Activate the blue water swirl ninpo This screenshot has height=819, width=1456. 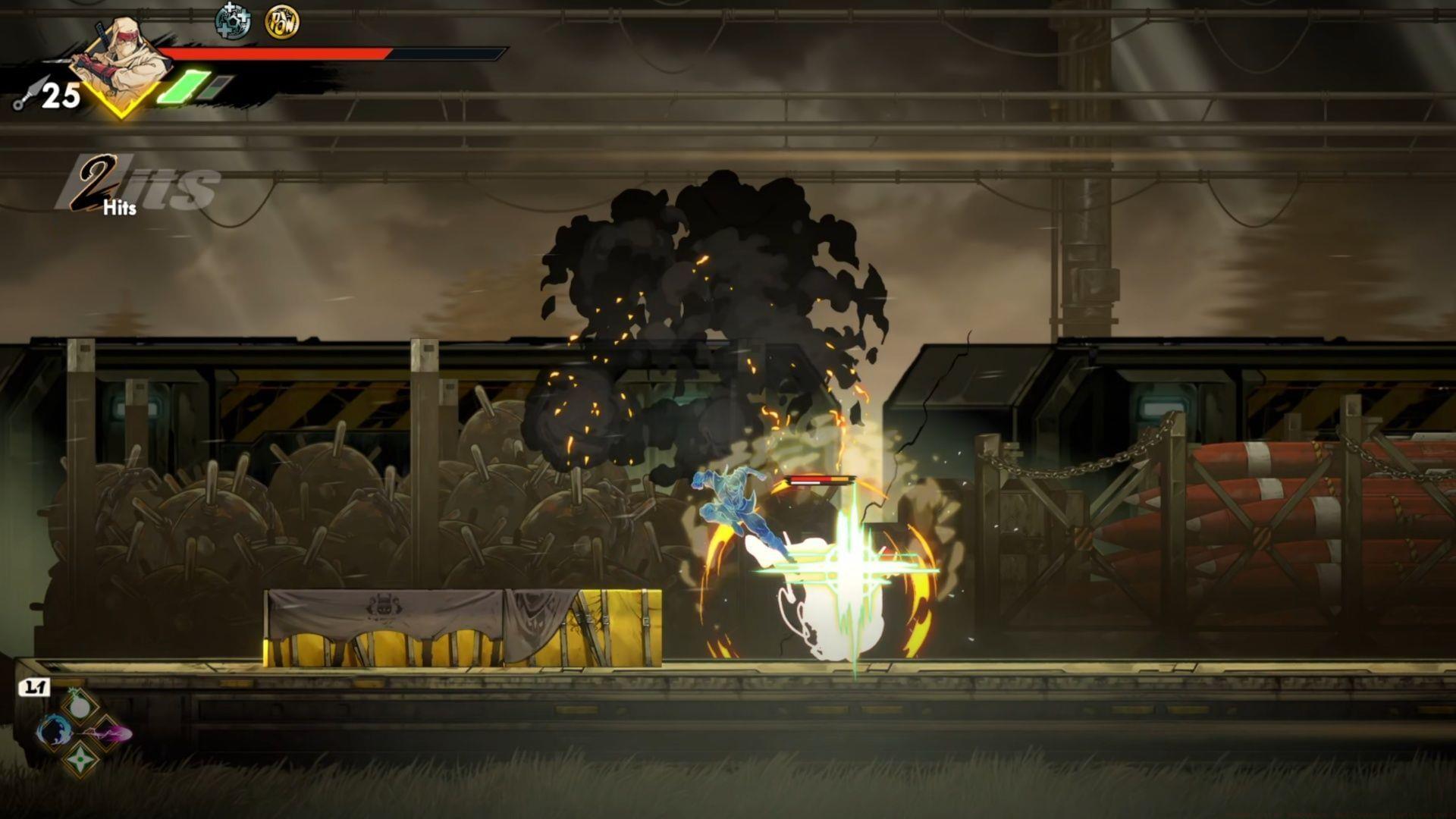tap(54, 732)
